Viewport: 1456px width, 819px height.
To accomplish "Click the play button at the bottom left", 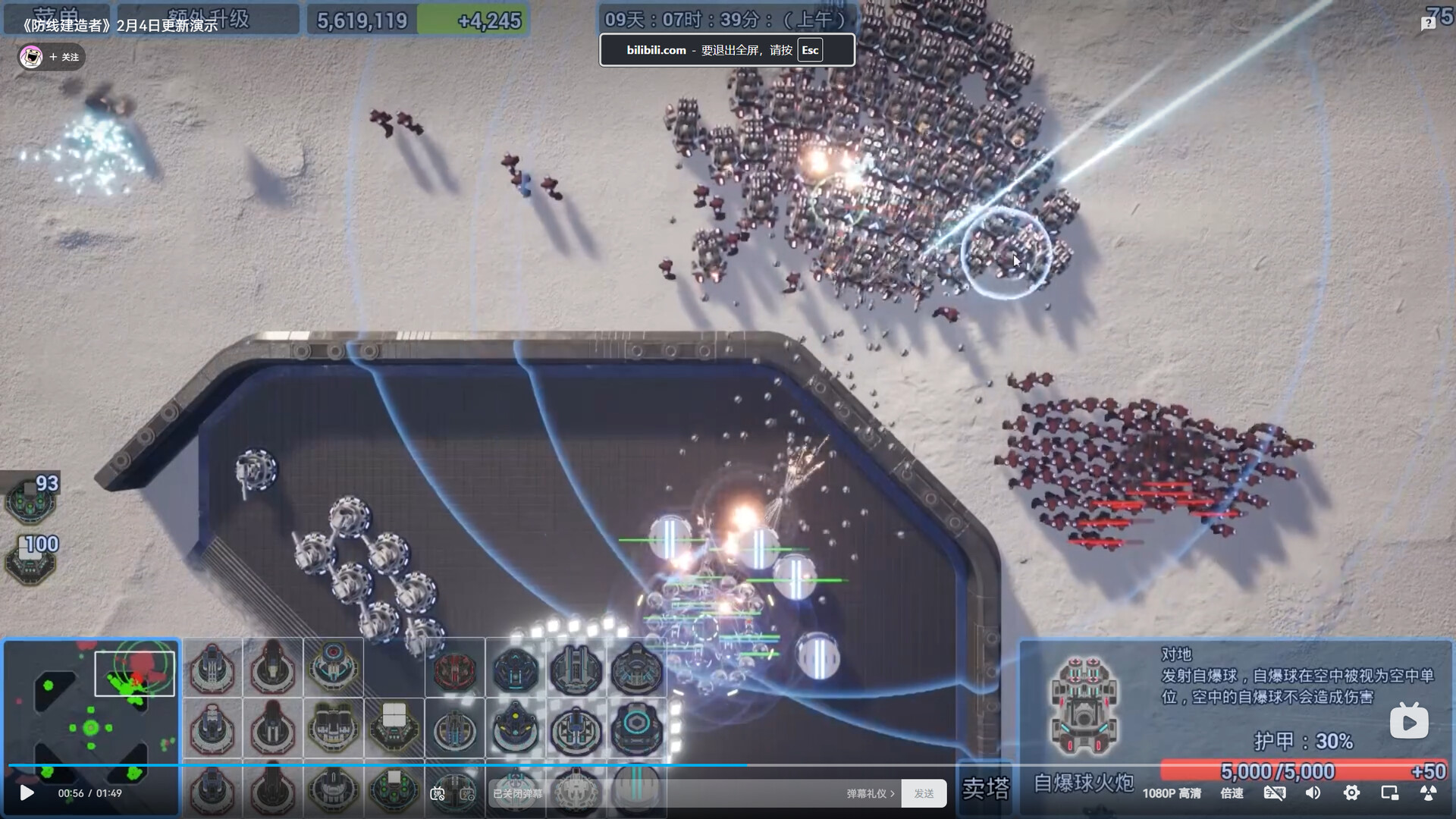I will coord(28,793).
